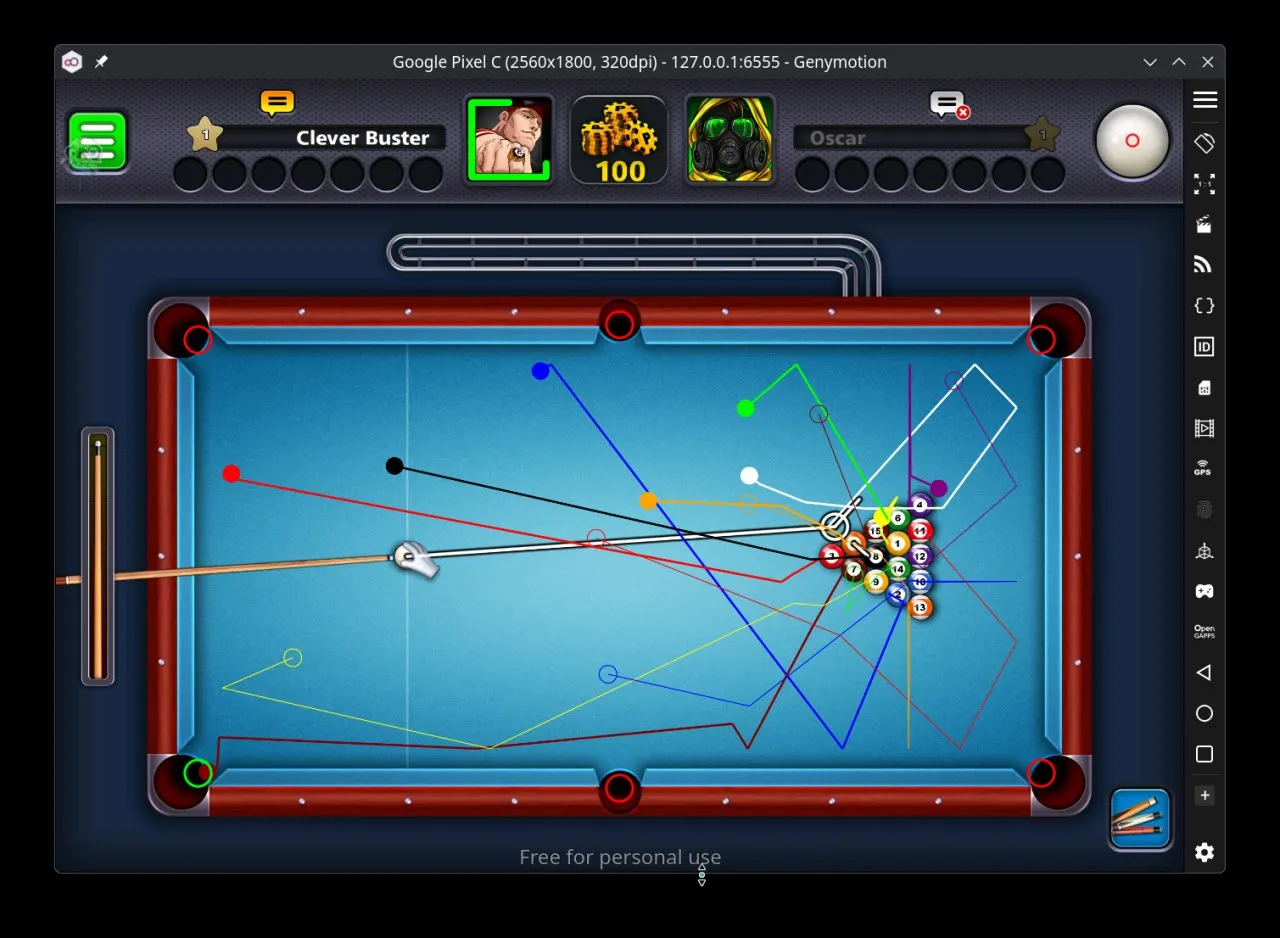The image size is (1280, 938).
Task: Open the video screencast widget
Action: point(1204,428)
